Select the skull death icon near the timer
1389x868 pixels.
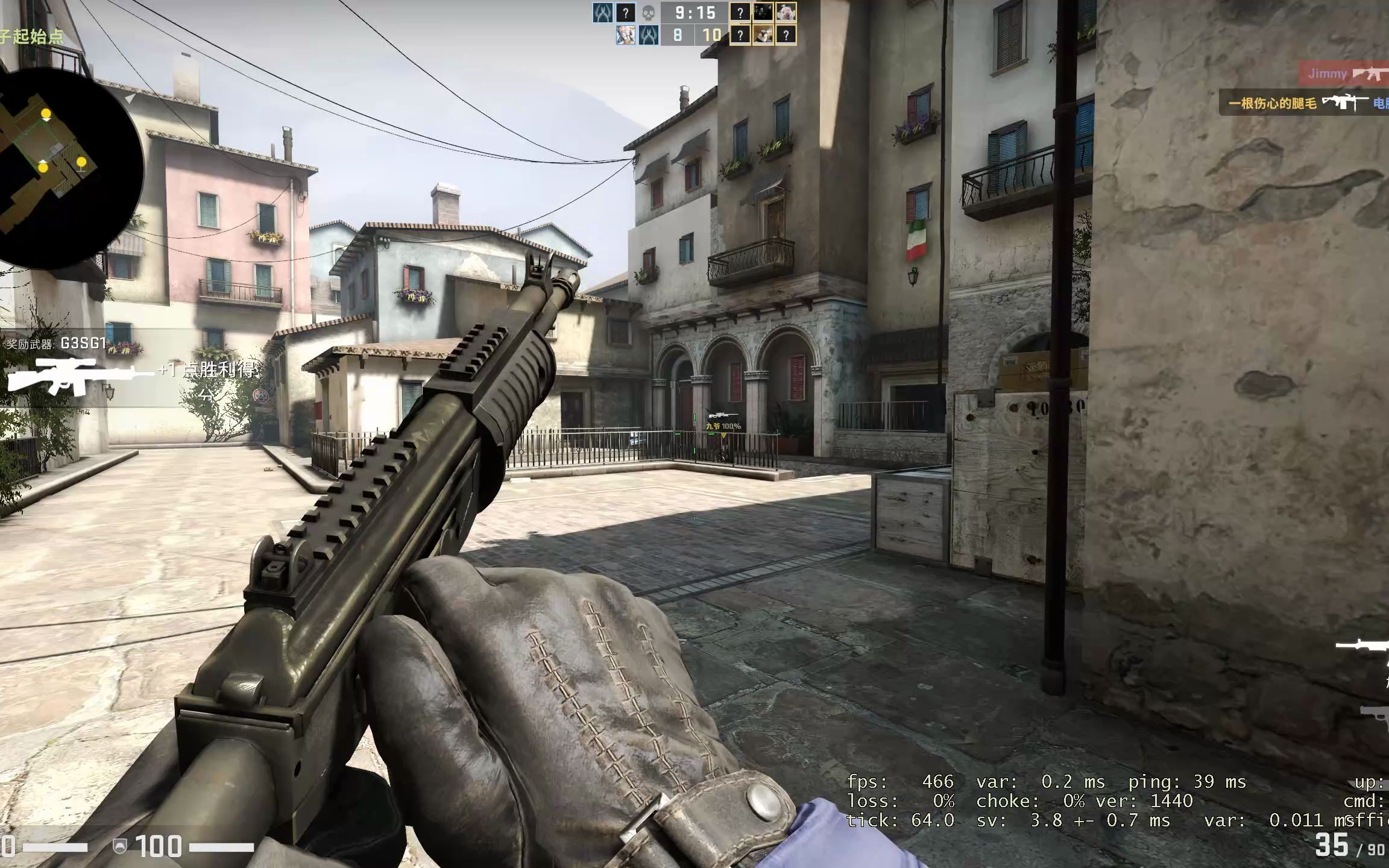pyautogui.click(x=649, y=13)
